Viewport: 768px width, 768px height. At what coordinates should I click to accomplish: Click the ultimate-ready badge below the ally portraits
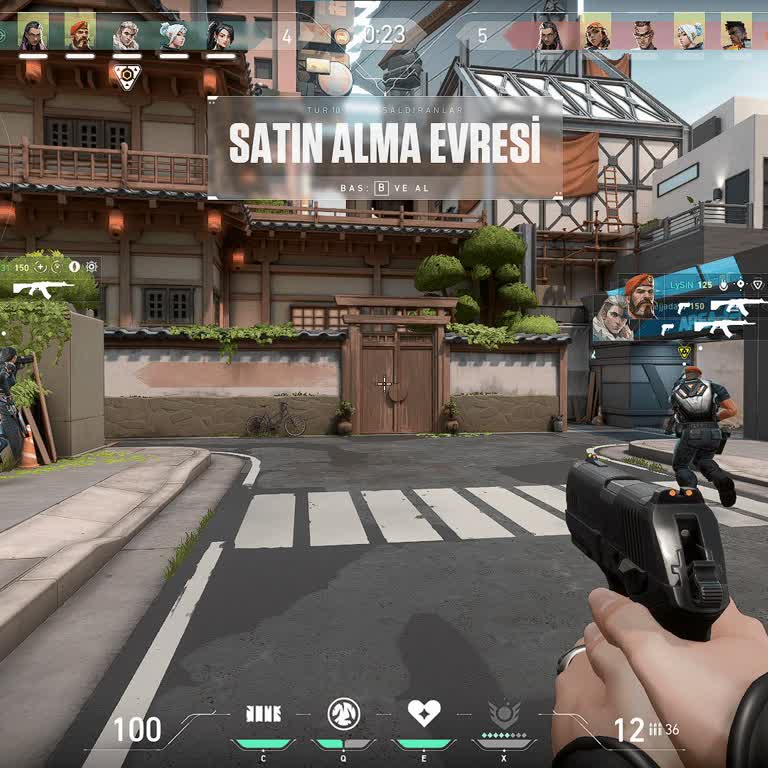tap(127, 76)
